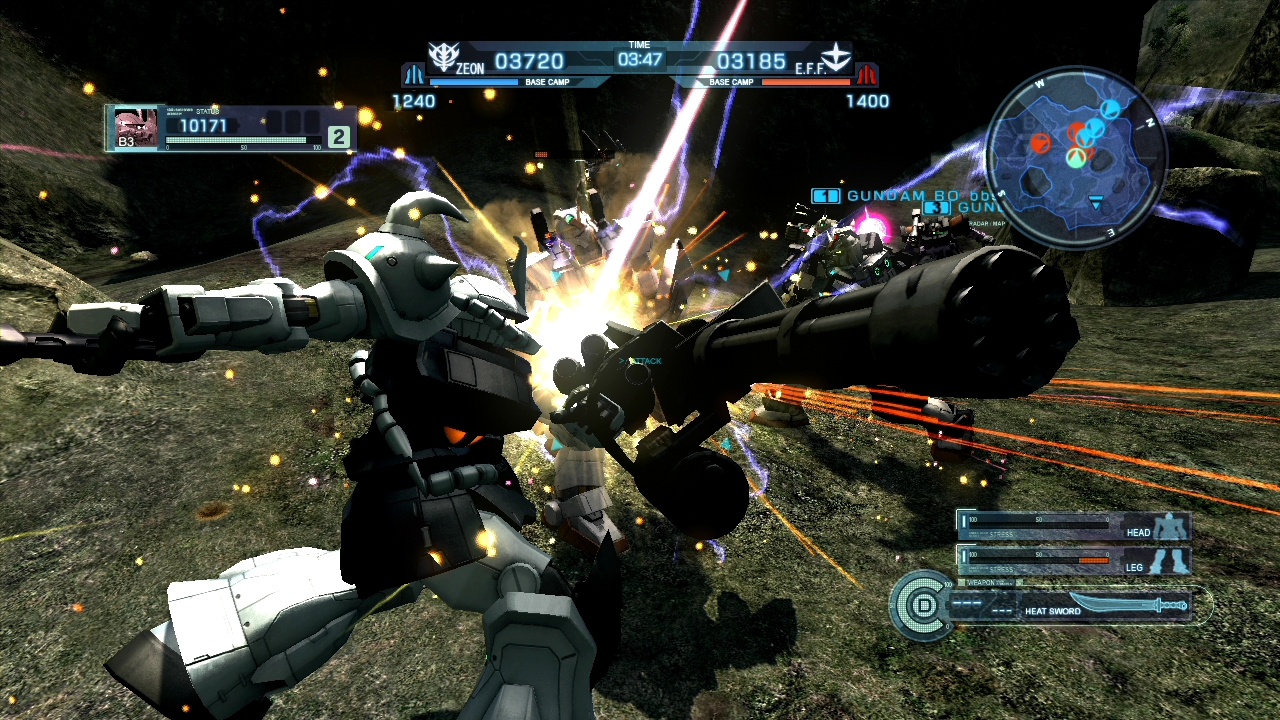Click the E.F.F. faction emblem
Screen dimensions: 1280x720
pos(836,57)
